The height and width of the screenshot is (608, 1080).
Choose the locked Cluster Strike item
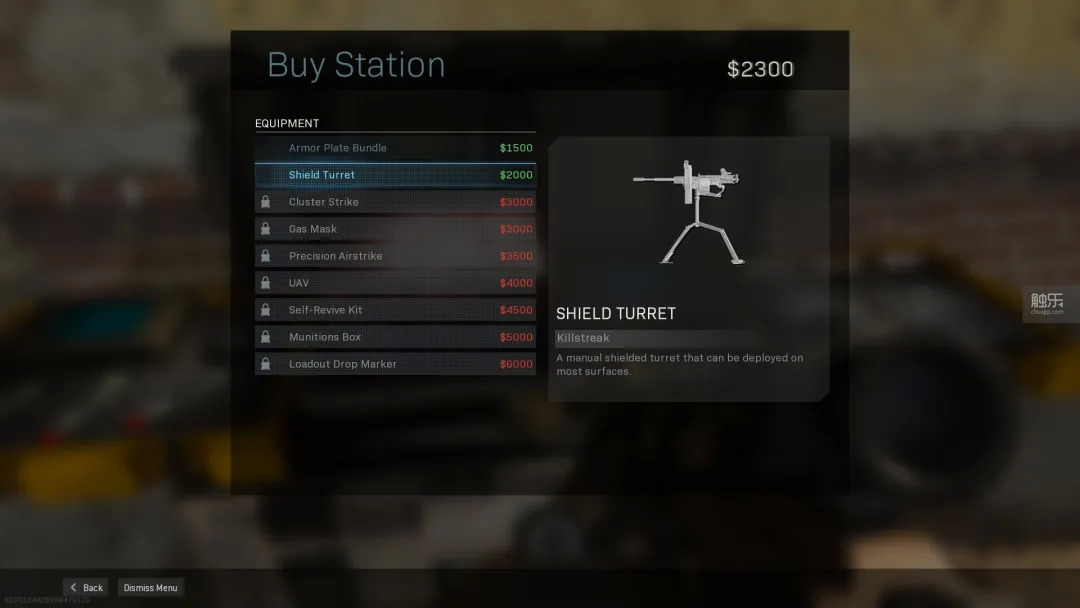coord(395,202)
